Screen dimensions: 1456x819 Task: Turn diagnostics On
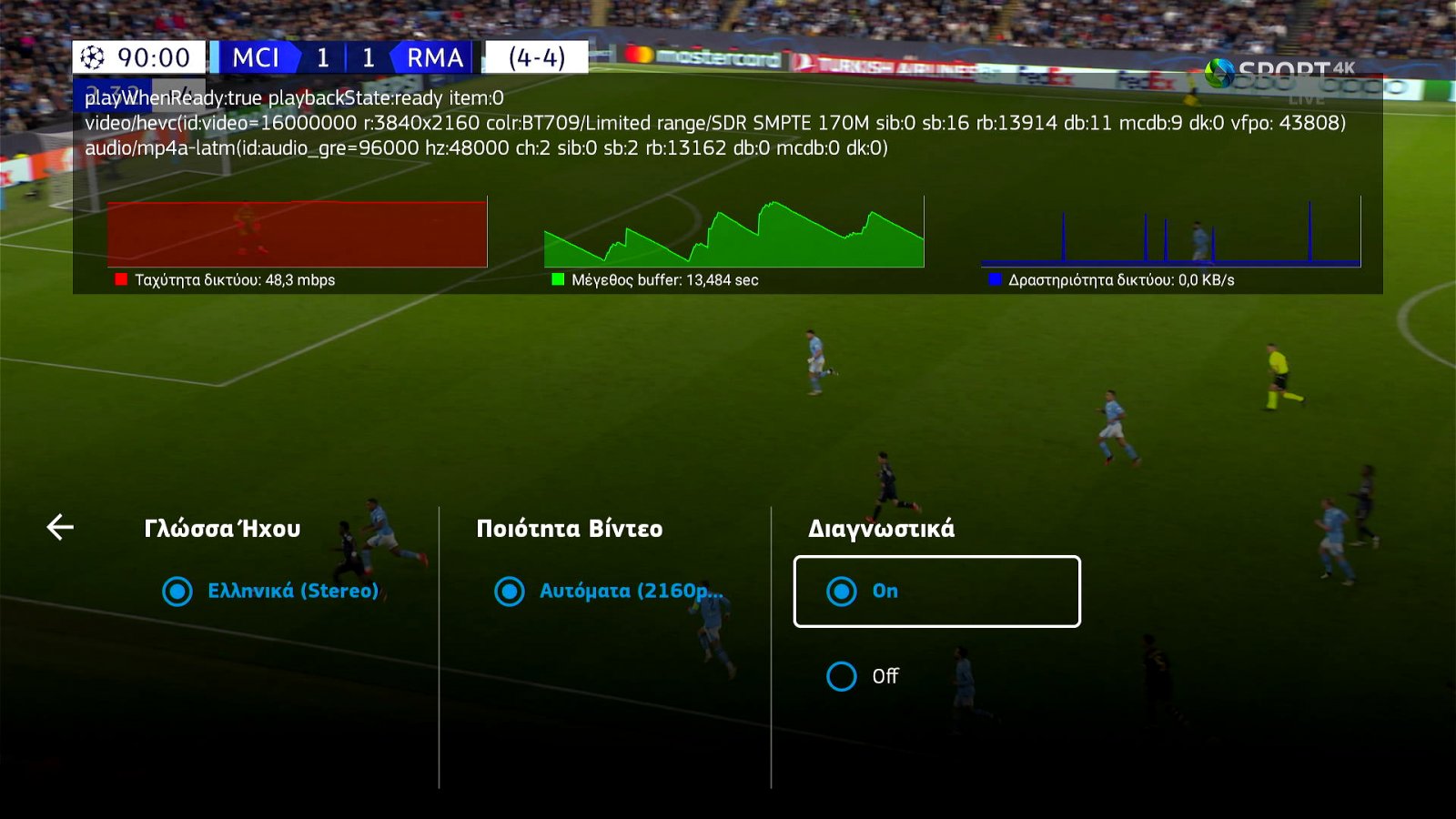point(936,591)
